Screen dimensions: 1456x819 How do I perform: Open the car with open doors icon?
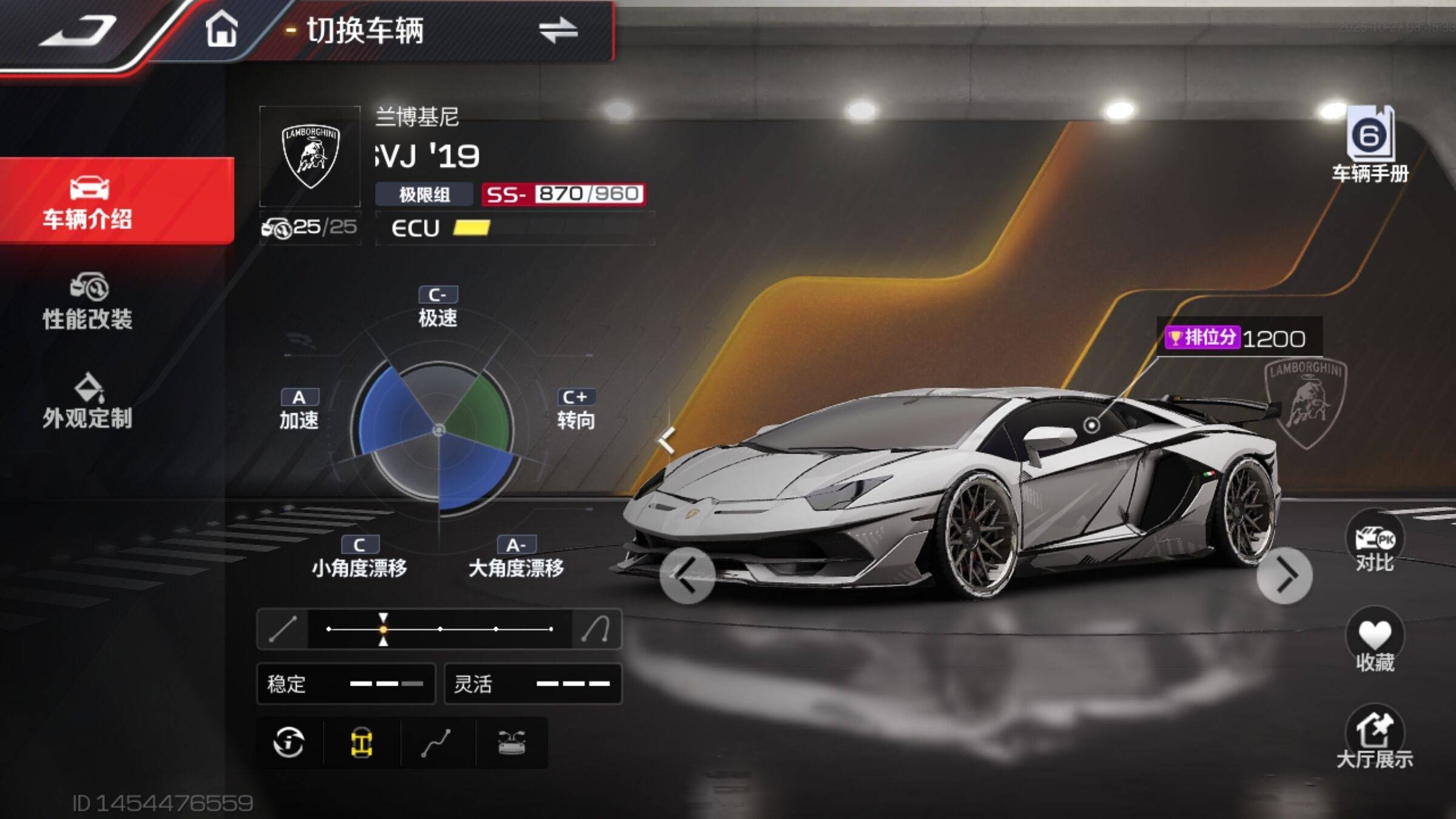(511, 743)
